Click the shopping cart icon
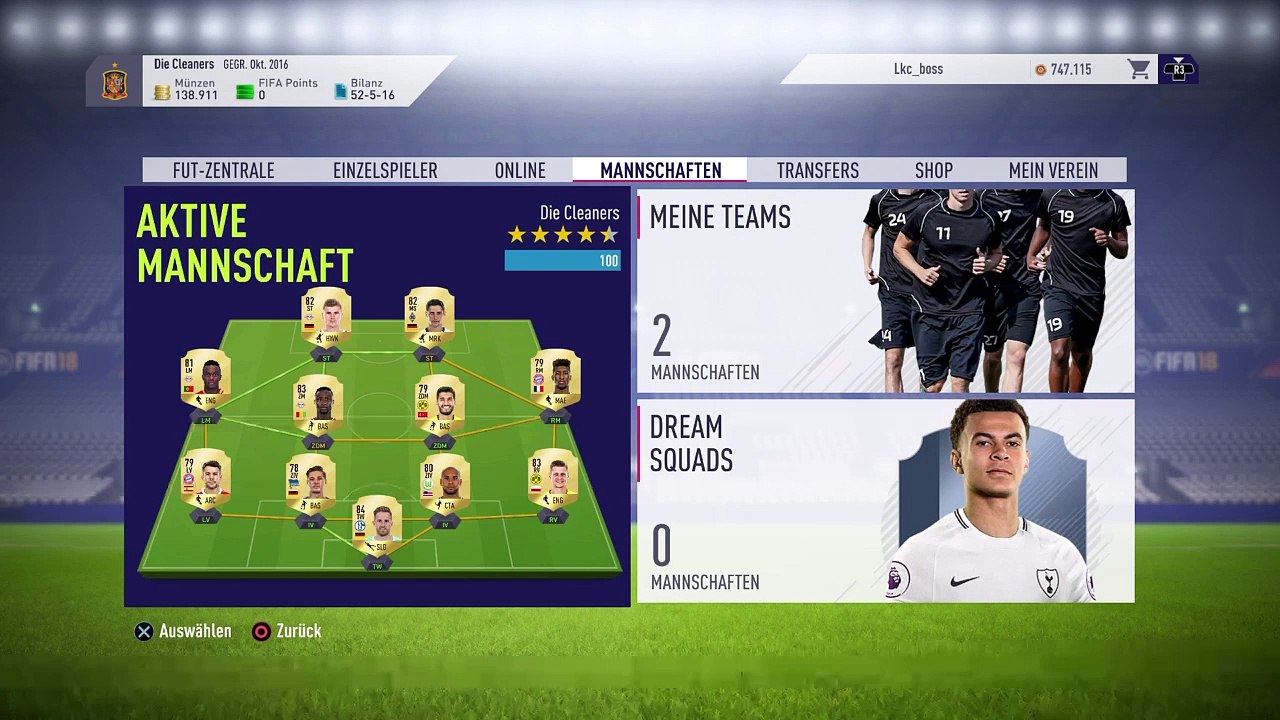The image size is (1280, 720). coord(1138,69)
